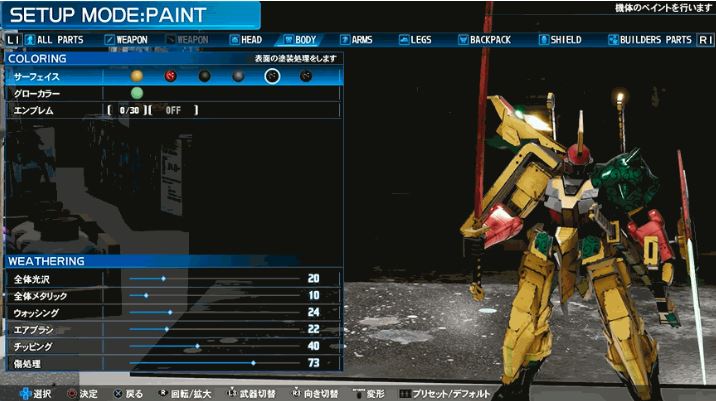Open the BACKPACK tab
Screen dimensions: 716x401
(485, 40)
